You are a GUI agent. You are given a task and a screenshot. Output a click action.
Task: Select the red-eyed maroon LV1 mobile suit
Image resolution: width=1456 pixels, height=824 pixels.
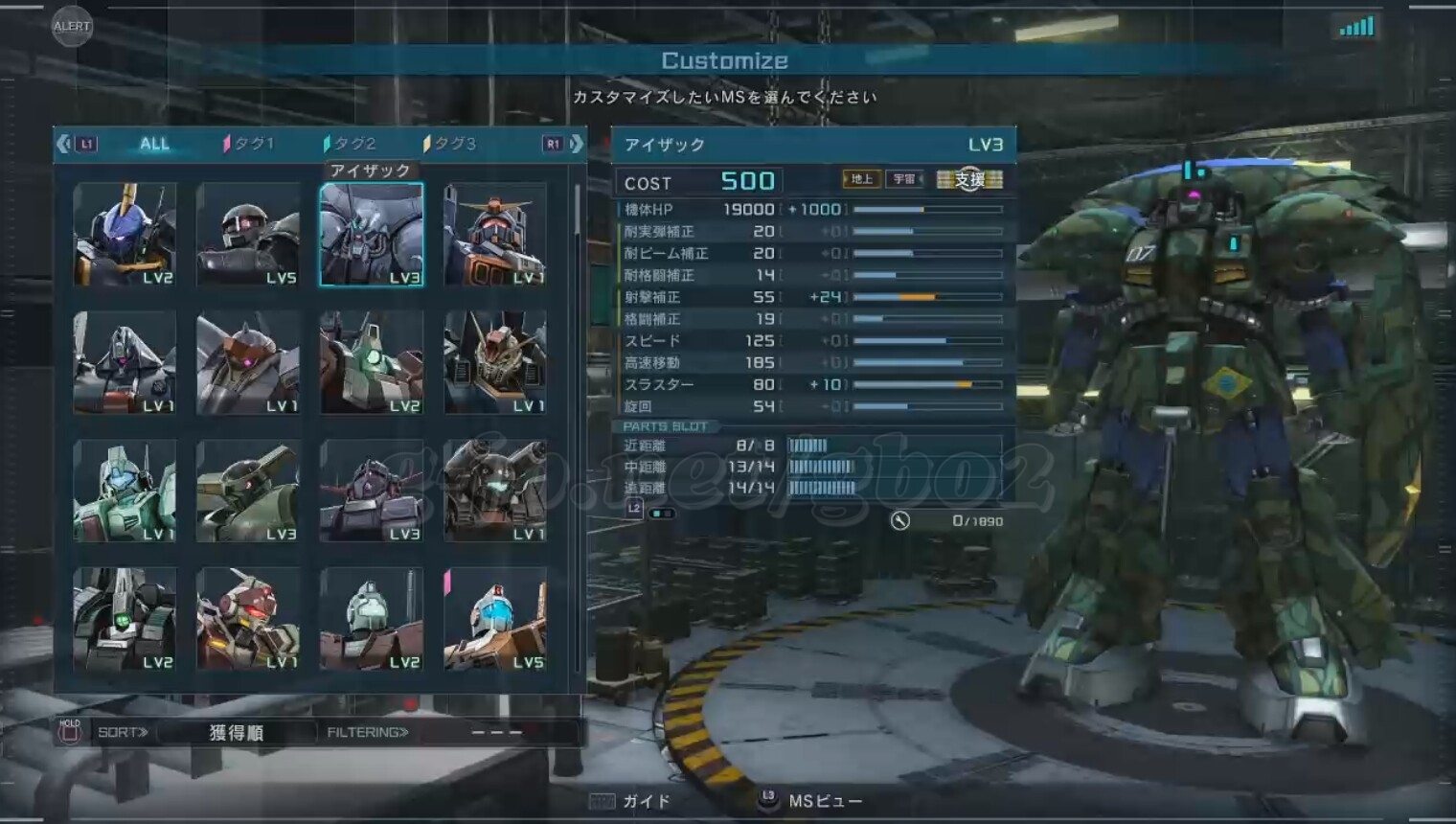(x=248, y=619)
